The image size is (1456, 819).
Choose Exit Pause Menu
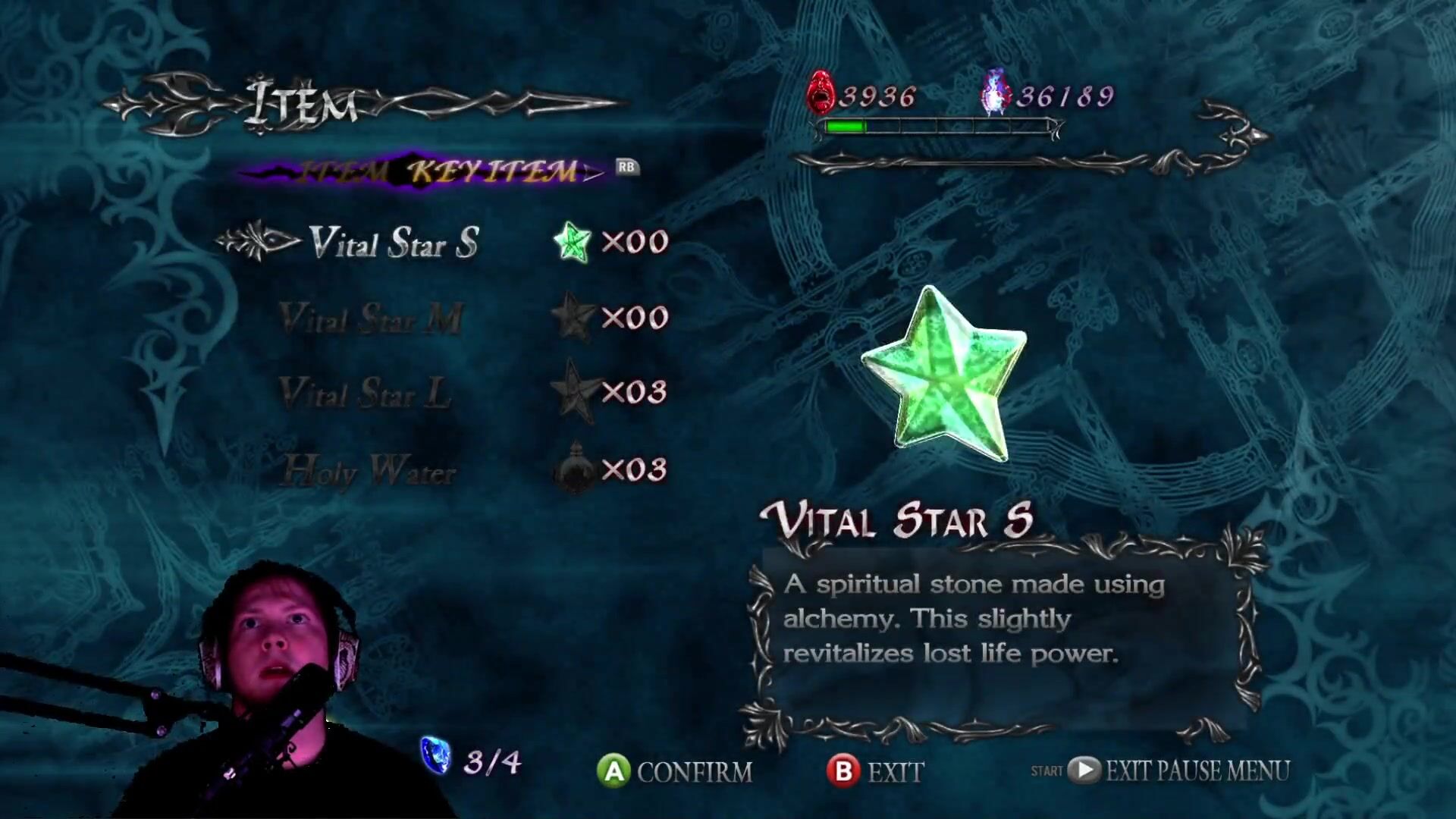click(x=1179, y=770)
